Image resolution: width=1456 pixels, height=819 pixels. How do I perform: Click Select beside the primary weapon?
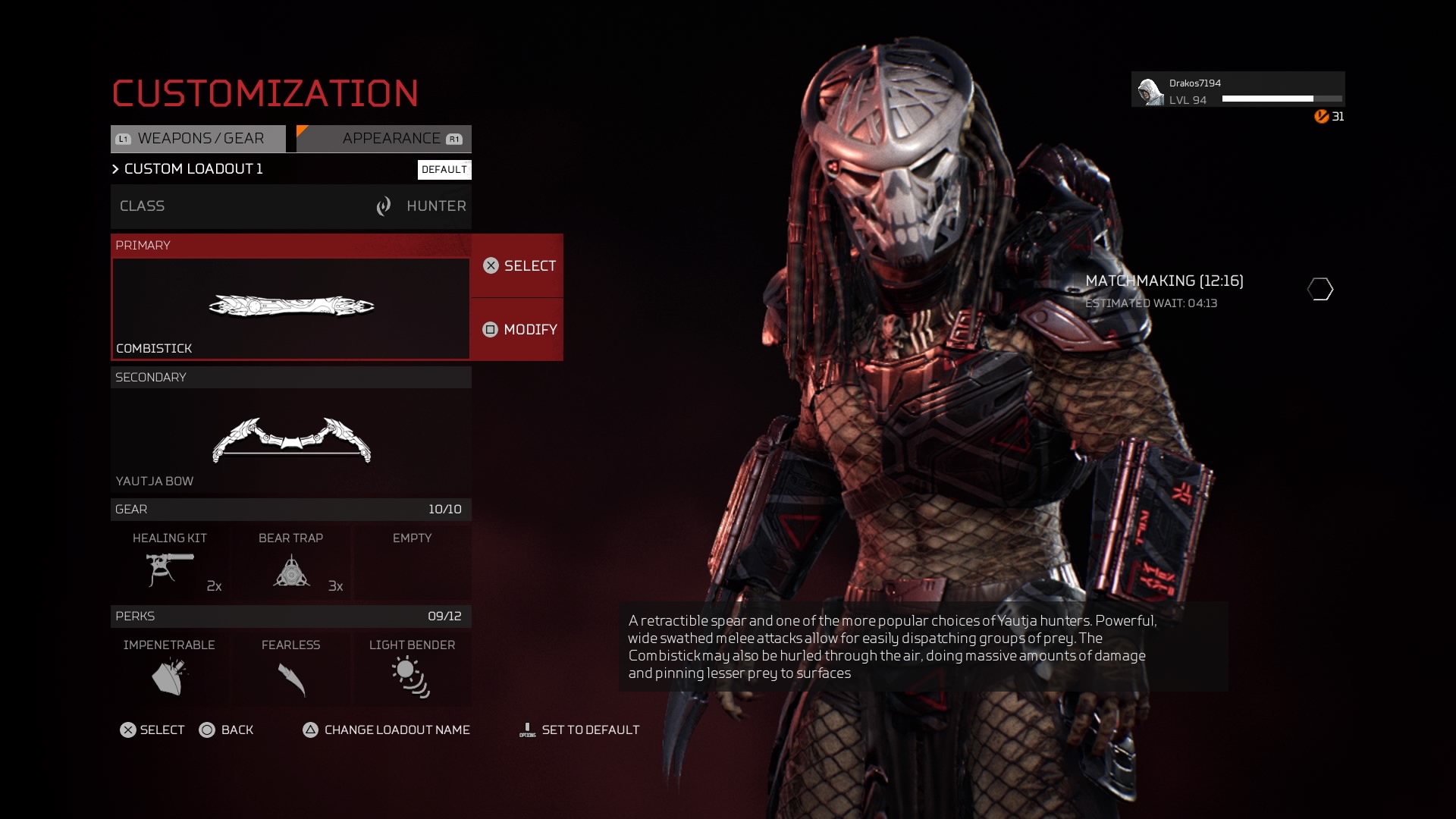[x=519, y=266]
